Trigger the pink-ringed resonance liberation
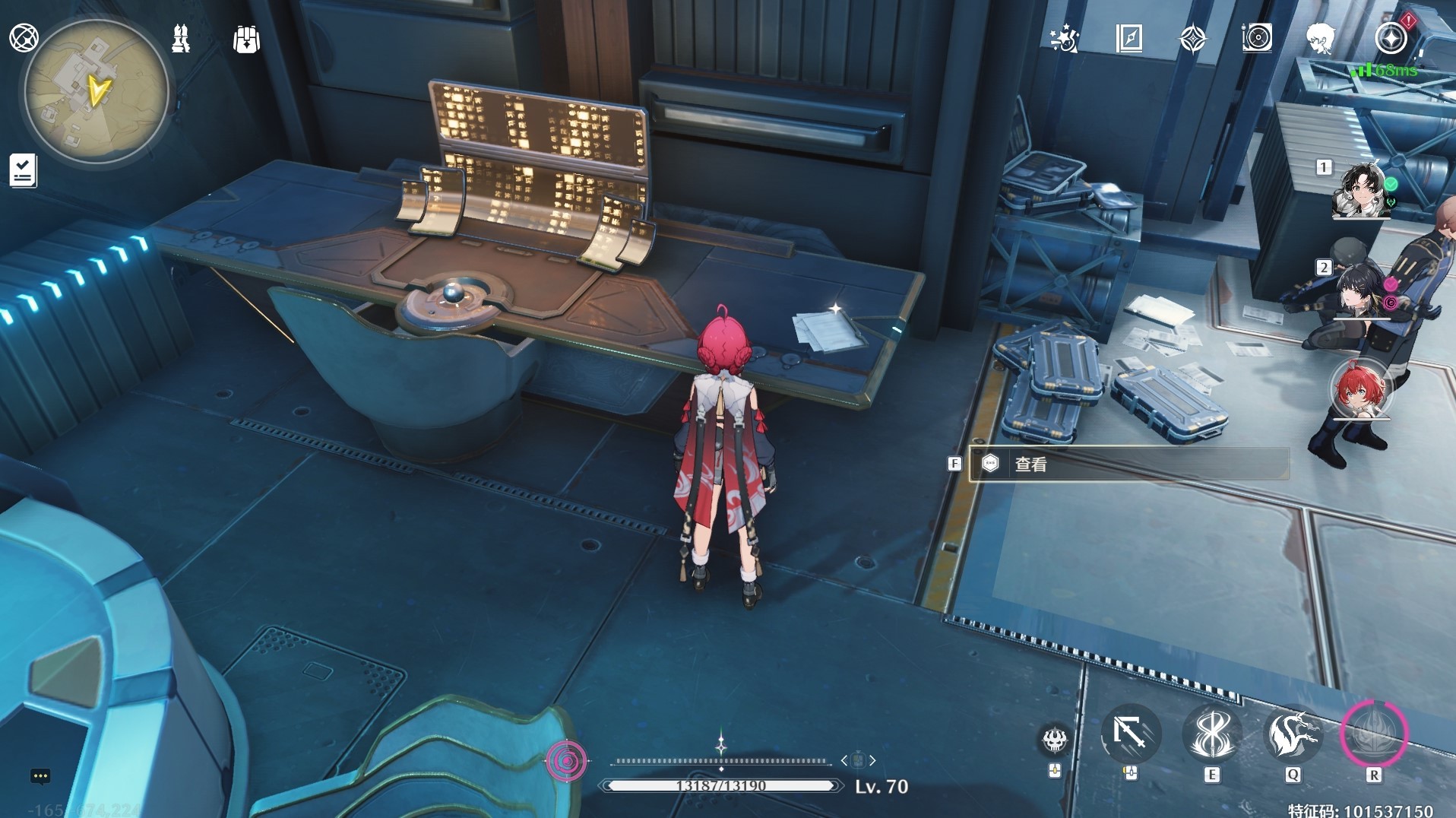Viewport: 1456px width, 818px height. [x=1373, y=734]
